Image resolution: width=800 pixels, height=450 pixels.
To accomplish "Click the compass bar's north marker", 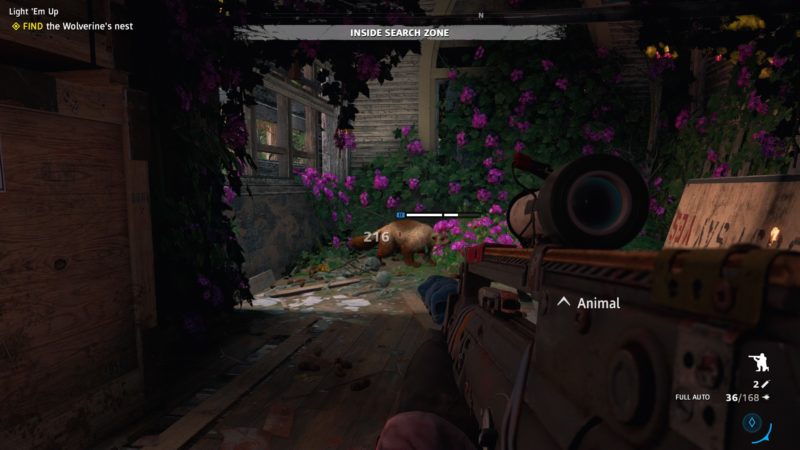I will click(480, 15).
